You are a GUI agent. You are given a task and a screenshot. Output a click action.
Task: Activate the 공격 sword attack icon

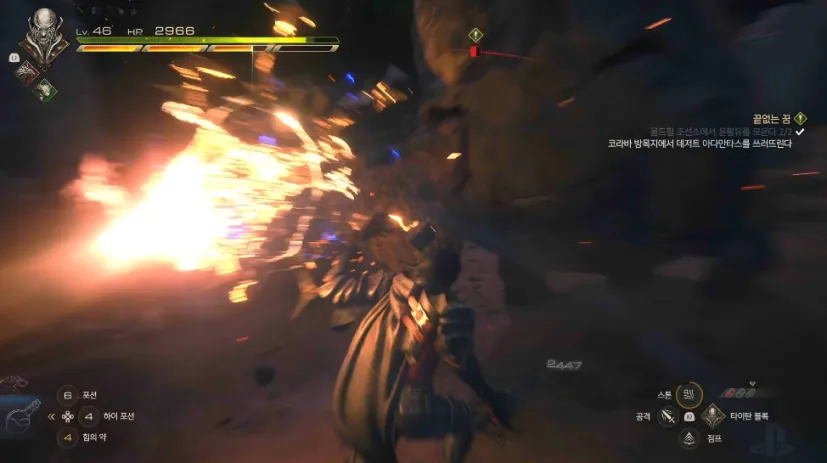pyautogui.click(x=667, y=416)
